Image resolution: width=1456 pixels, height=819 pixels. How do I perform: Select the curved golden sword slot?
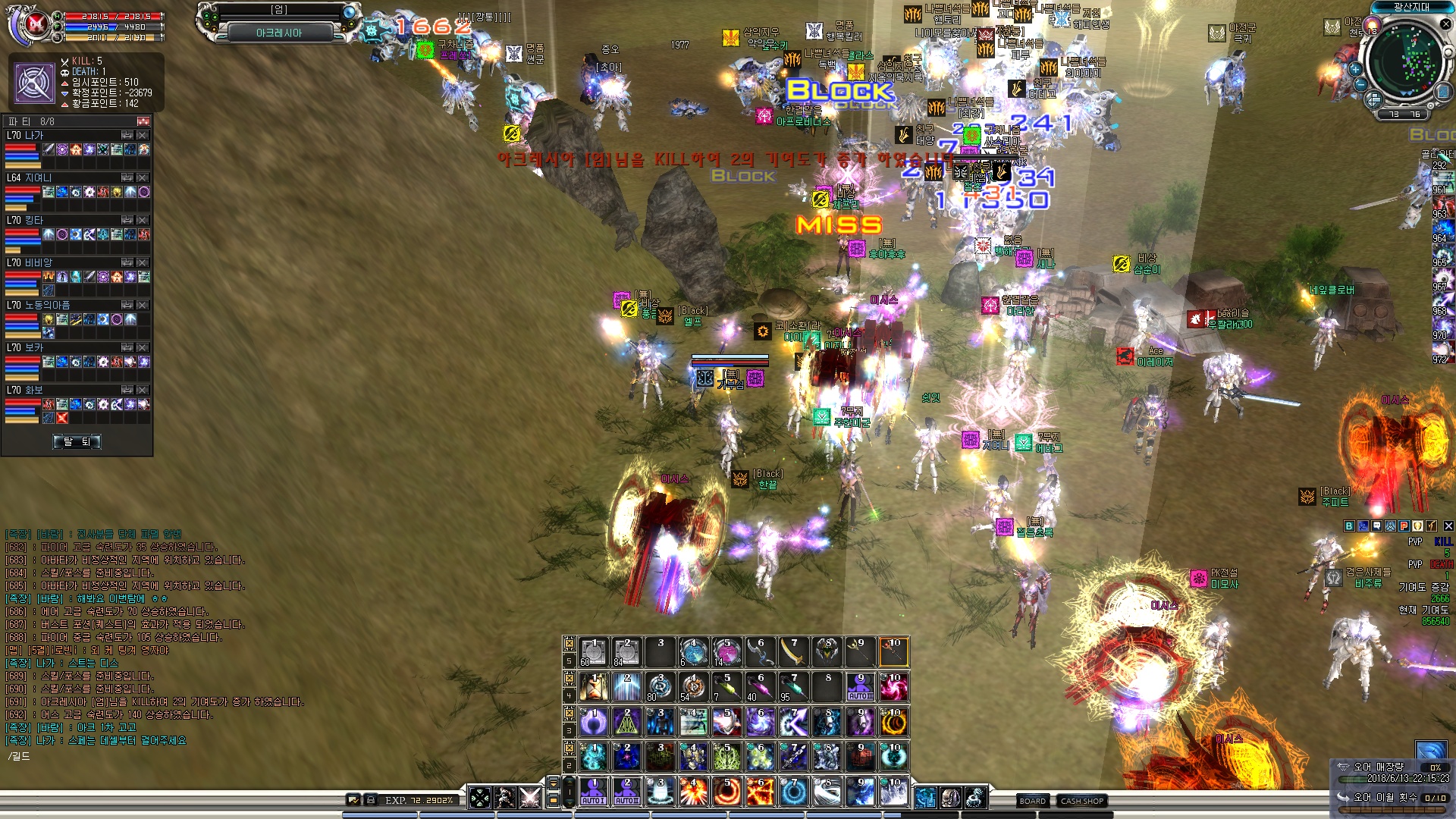coord(793,652)
